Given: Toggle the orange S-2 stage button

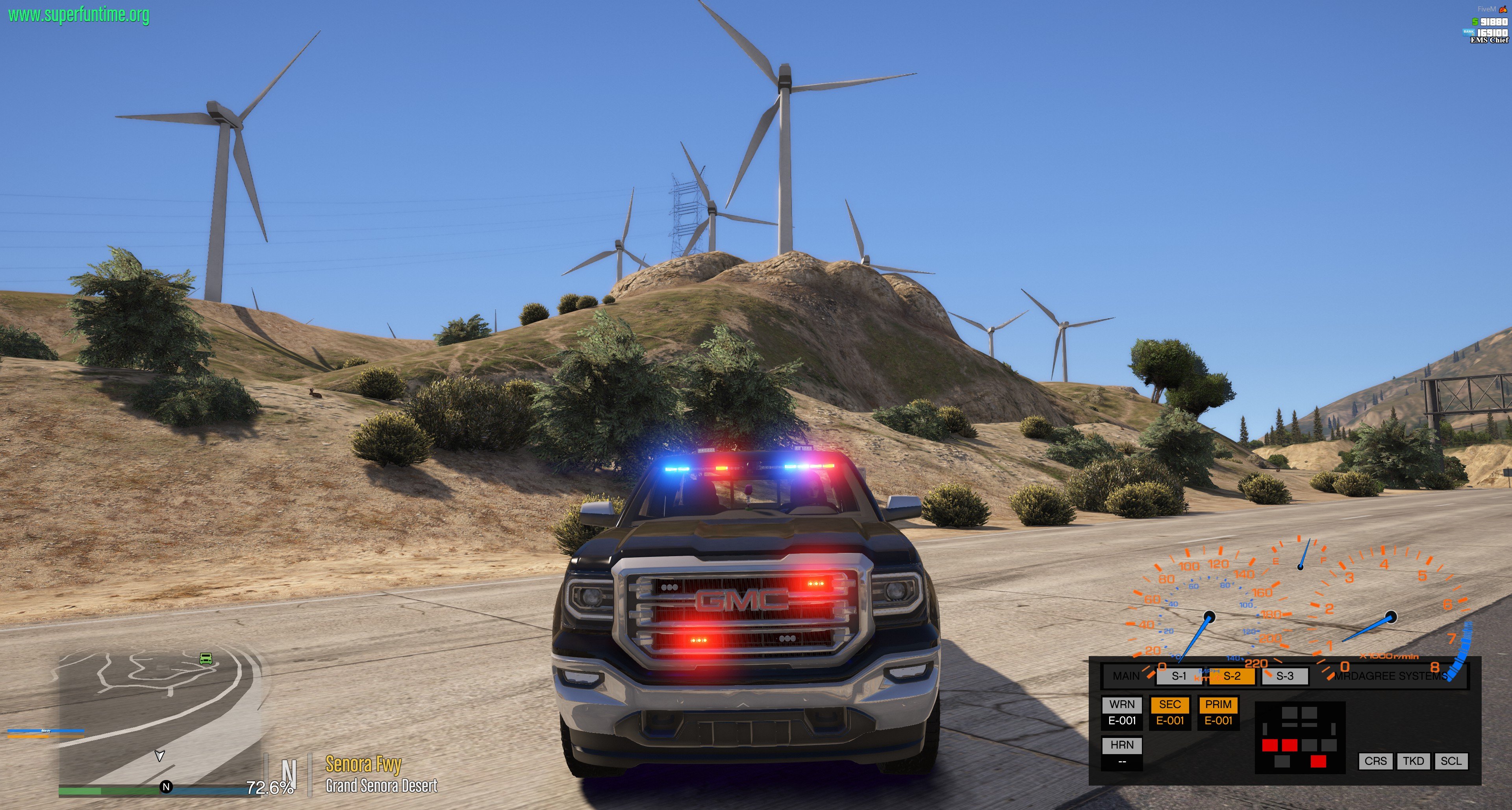Looking at the screenshot, I should pyautogui.click(x=1231, y=676).
